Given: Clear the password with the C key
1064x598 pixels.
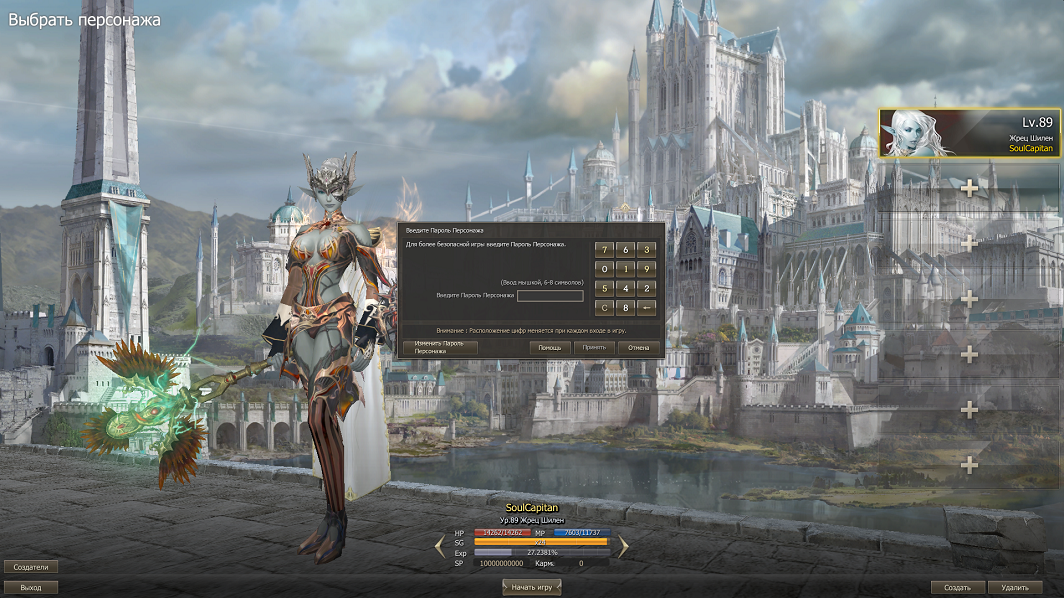Looking at the screenshot, I should click(x=605, y=307).
